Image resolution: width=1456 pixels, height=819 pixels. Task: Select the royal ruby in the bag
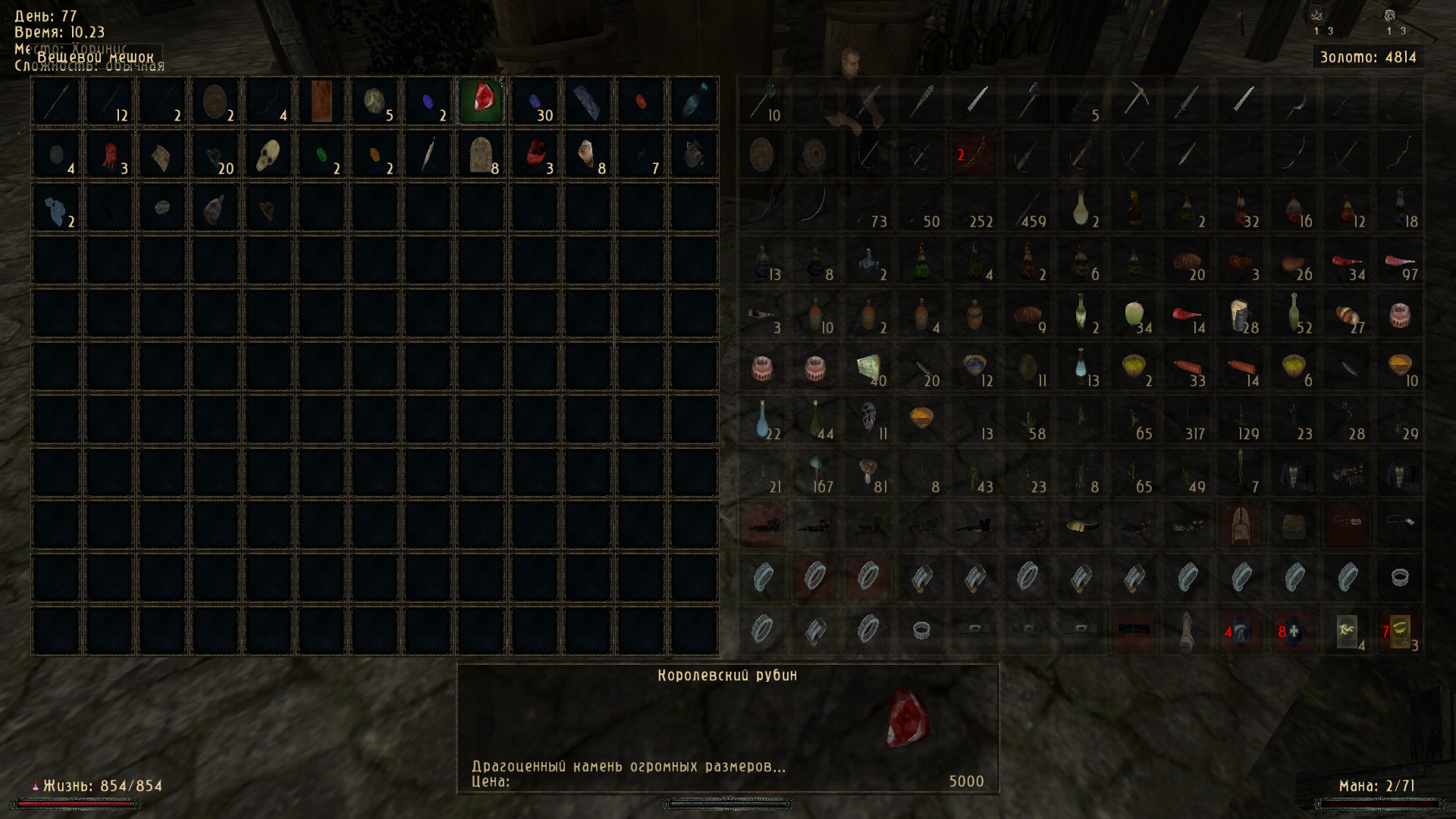tap(482, 101)
